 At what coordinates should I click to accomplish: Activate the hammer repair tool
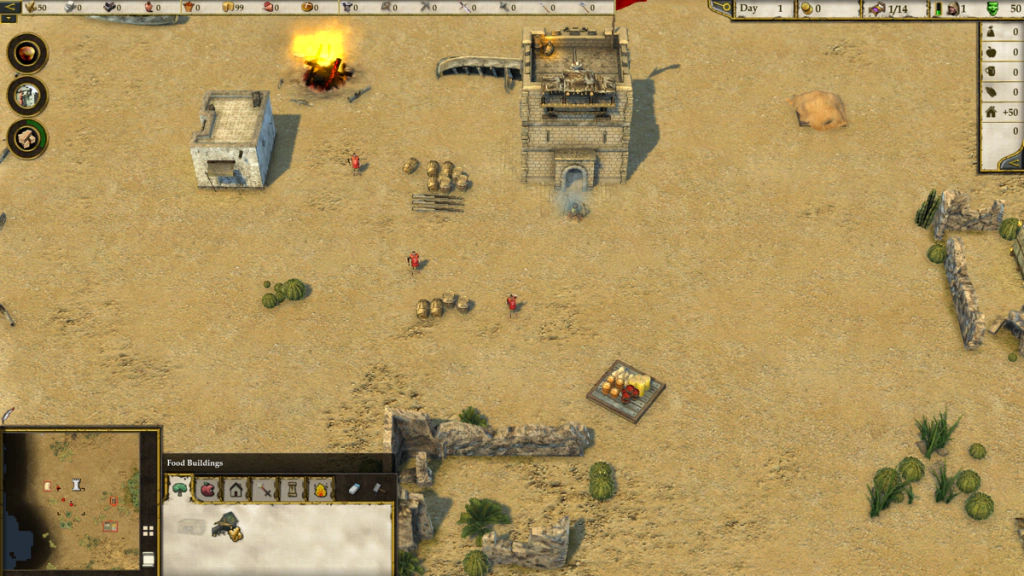(378, 489)
